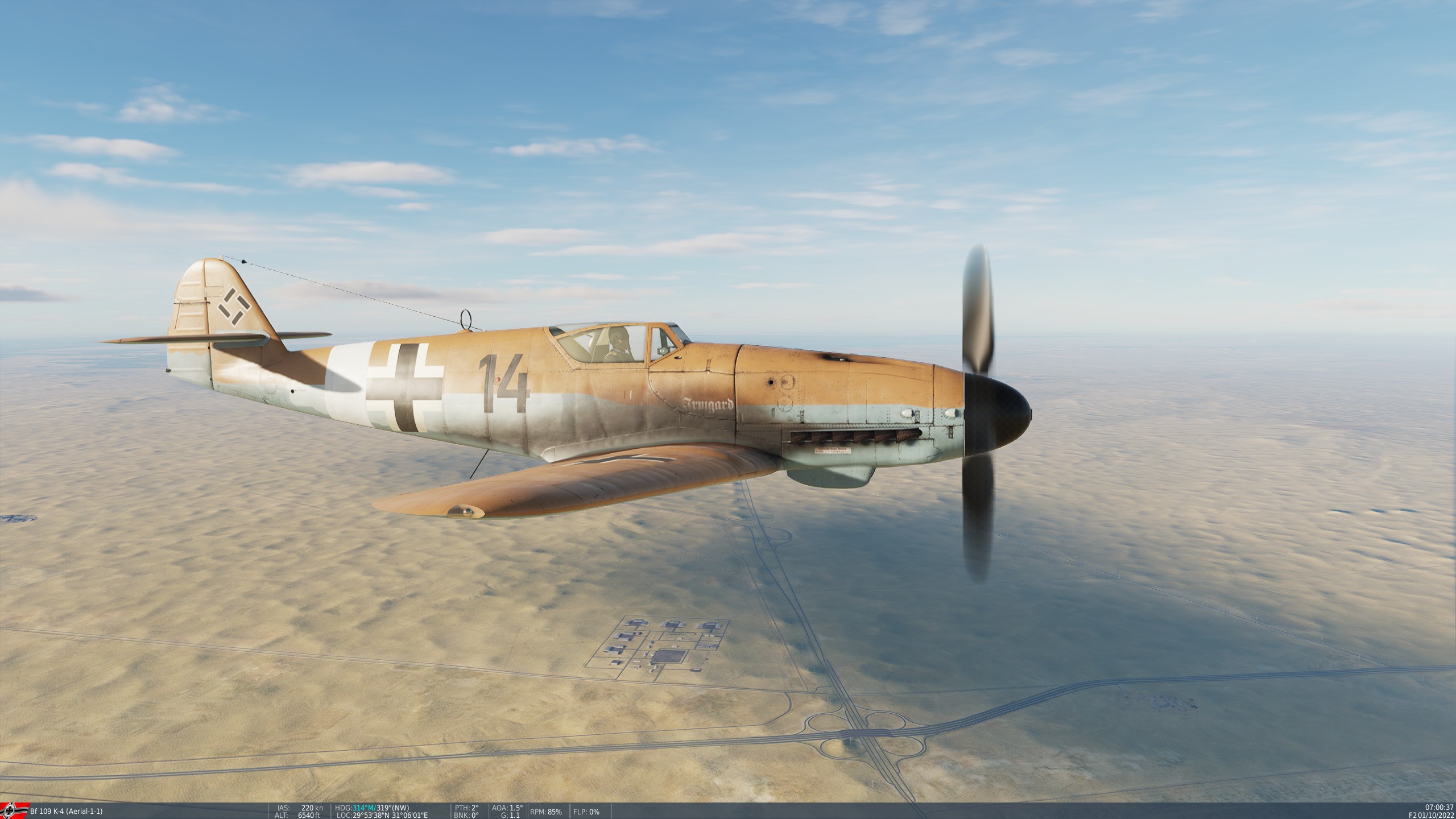Select the RPM percentage indicator
This screenshot has height=819, width=1456.
546,812
